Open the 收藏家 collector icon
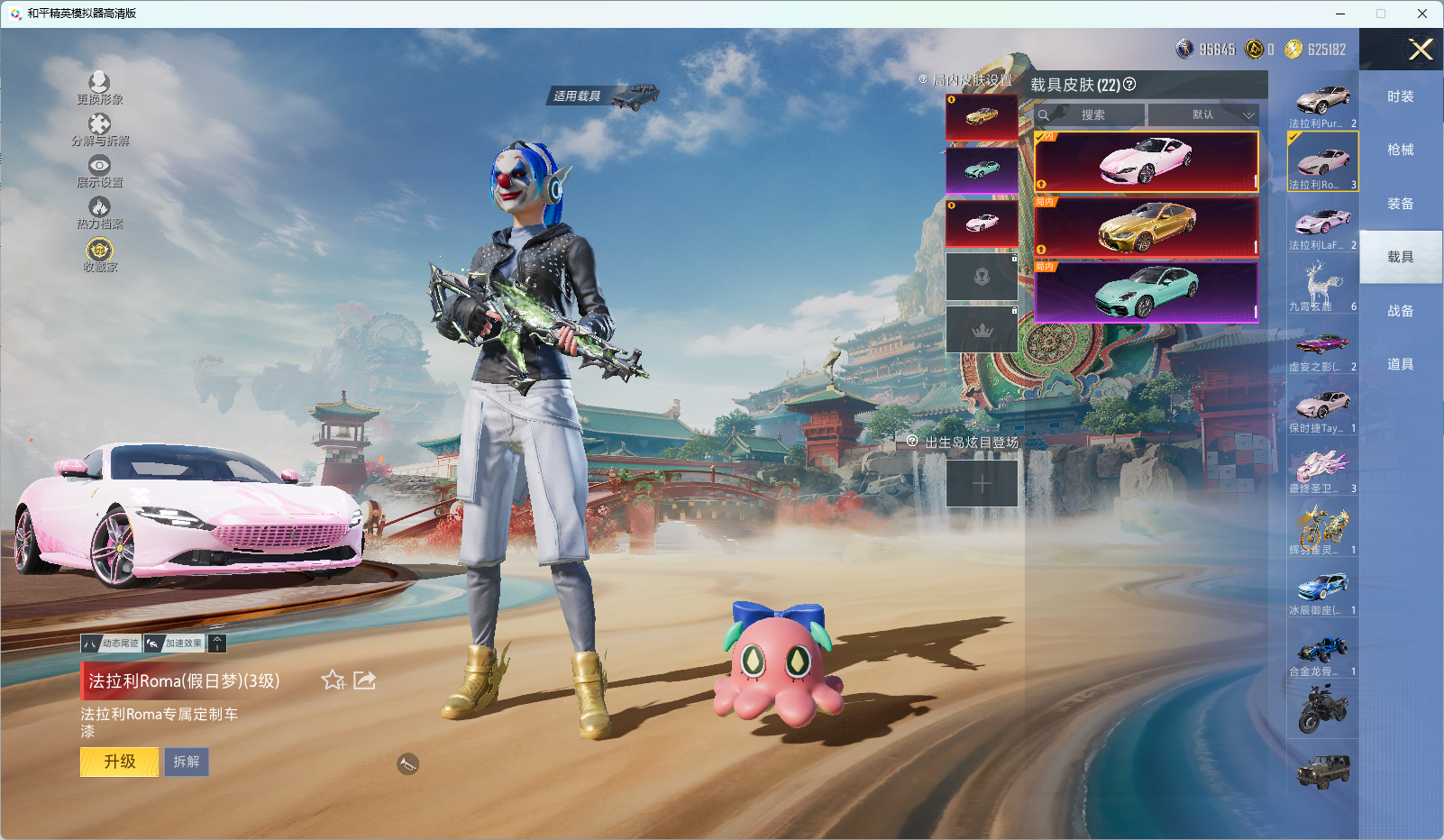This screenshot has width=1444, height=840. [99, 253]
